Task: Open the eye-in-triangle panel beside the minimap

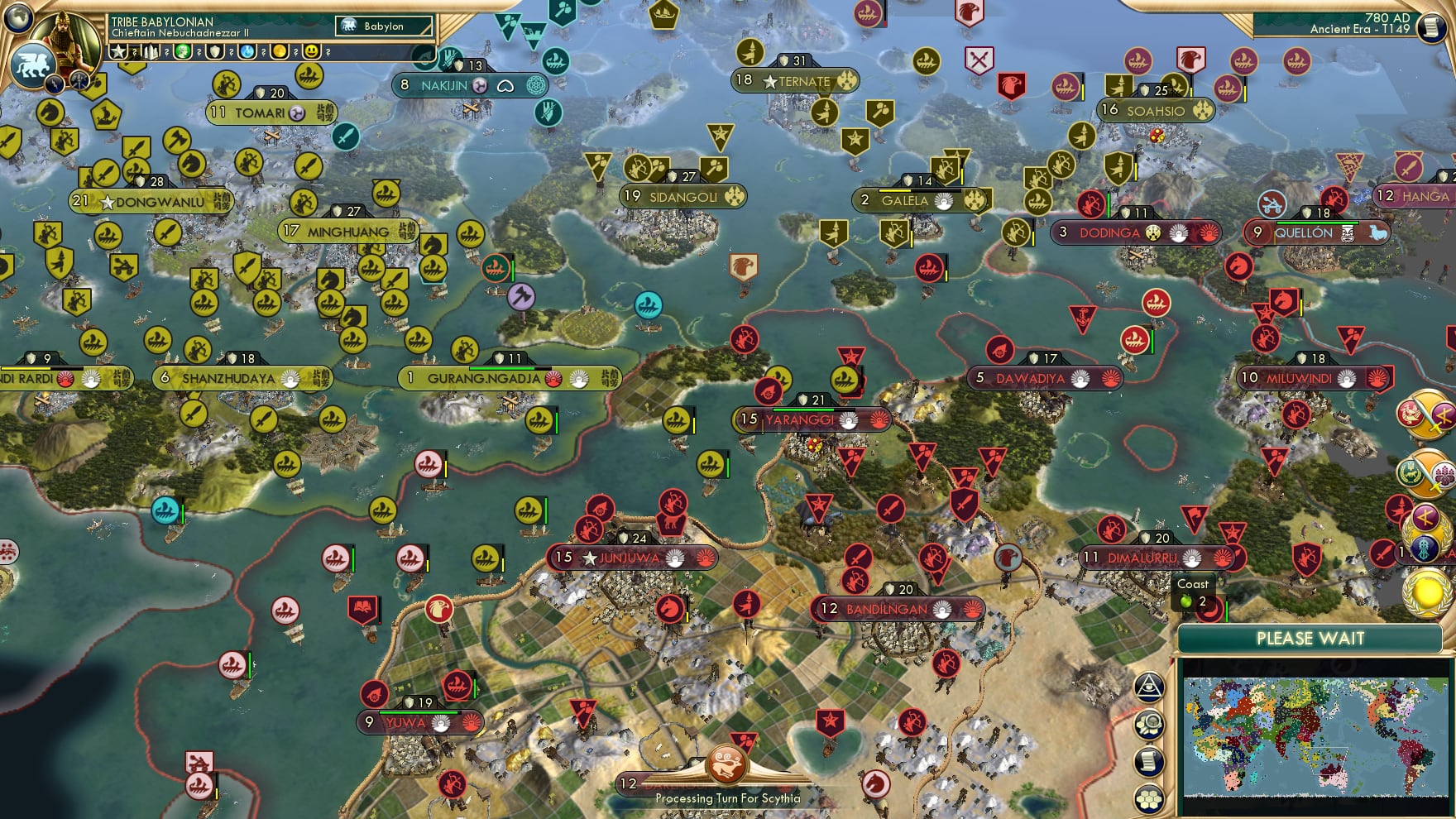Action: click(x=1149, y=687)
